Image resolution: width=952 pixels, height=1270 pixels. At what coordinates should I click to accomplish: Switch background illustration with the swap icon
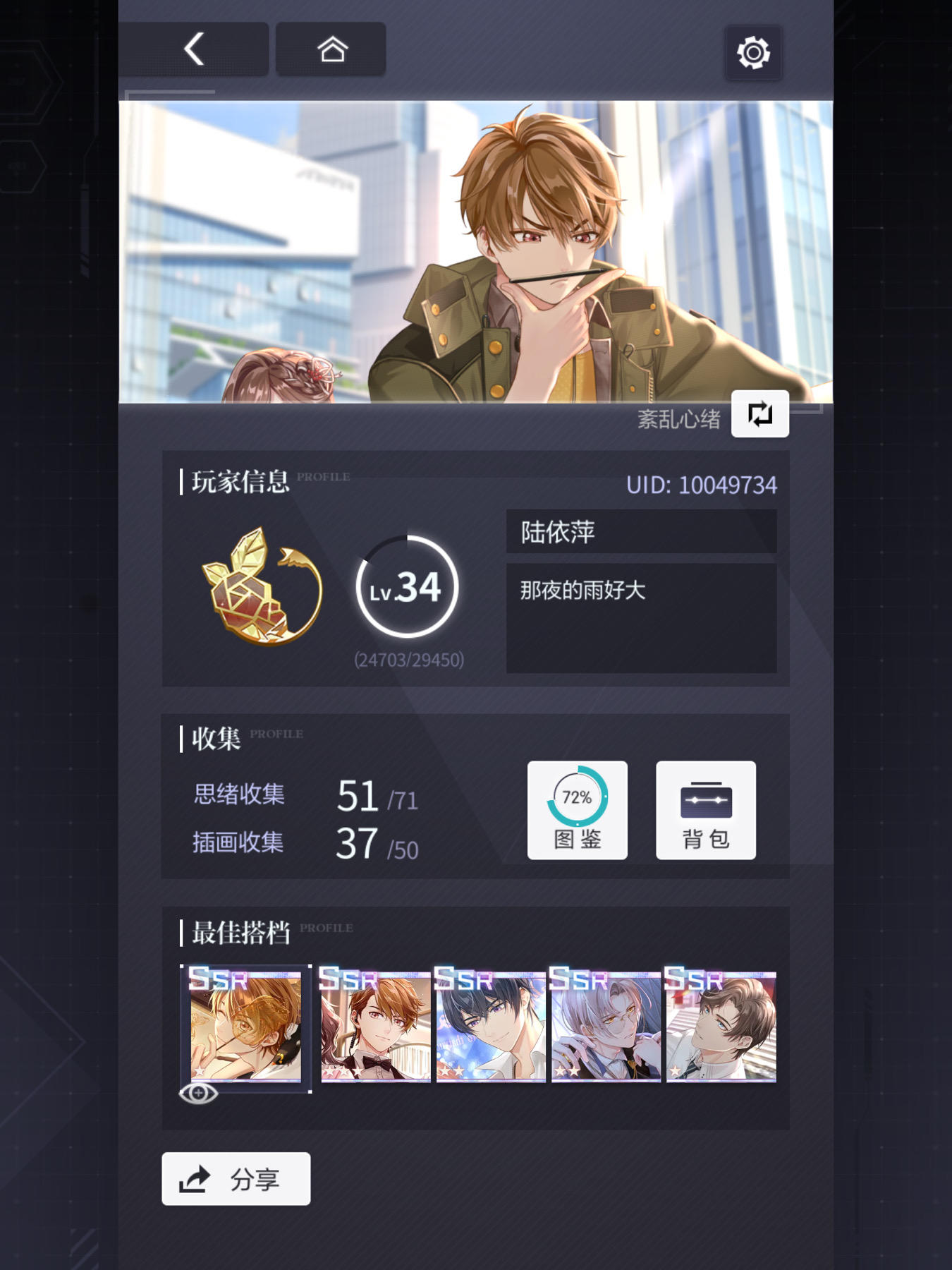[760, 415]
